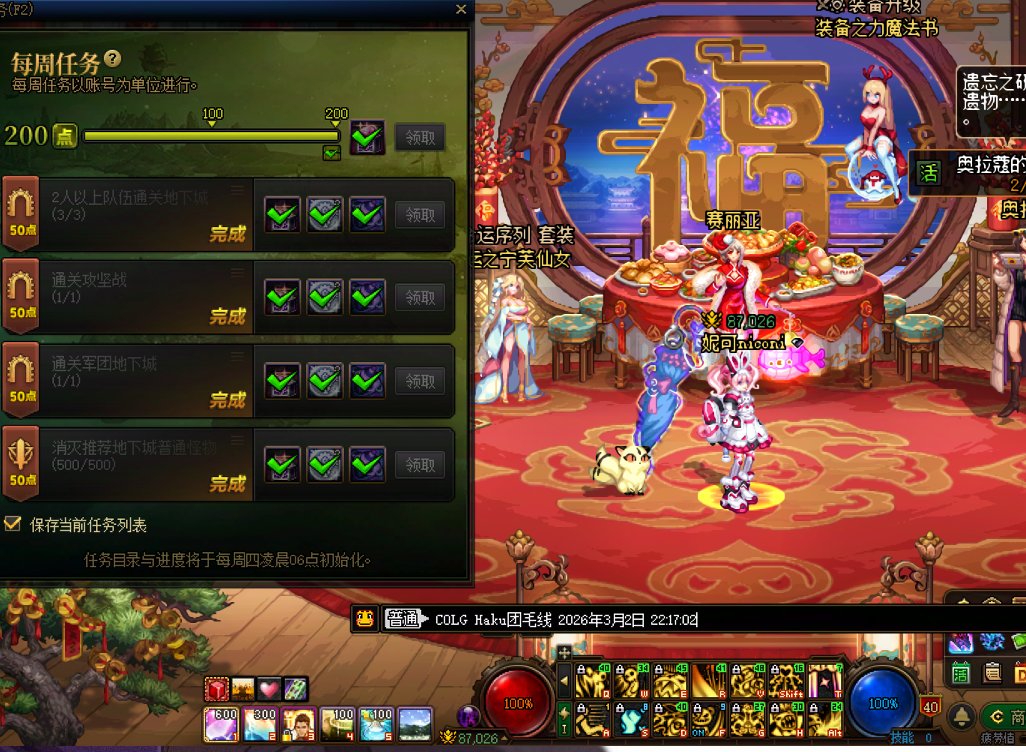This screenshot has width=1026, height=752.
Task: Select the 200-point reward chest icon
Action: 368,137
